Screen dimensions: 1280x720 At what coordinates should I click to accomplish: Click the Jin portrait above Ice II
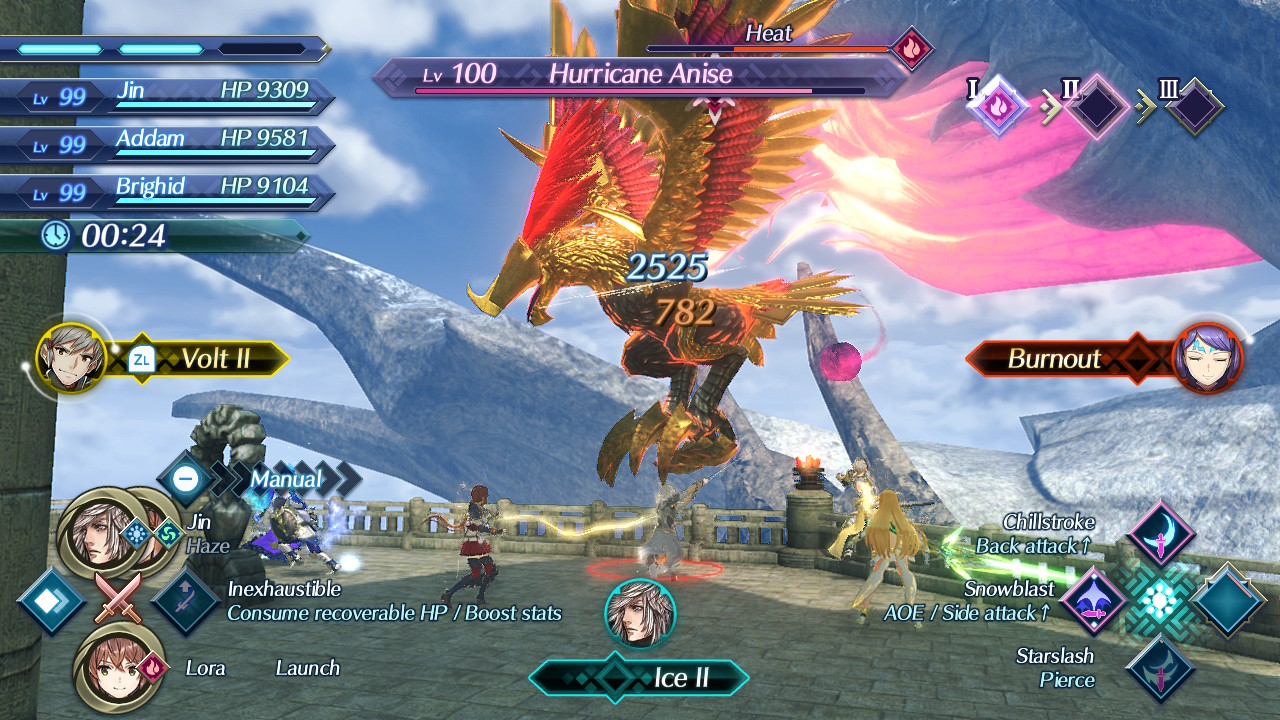[640, 612]
